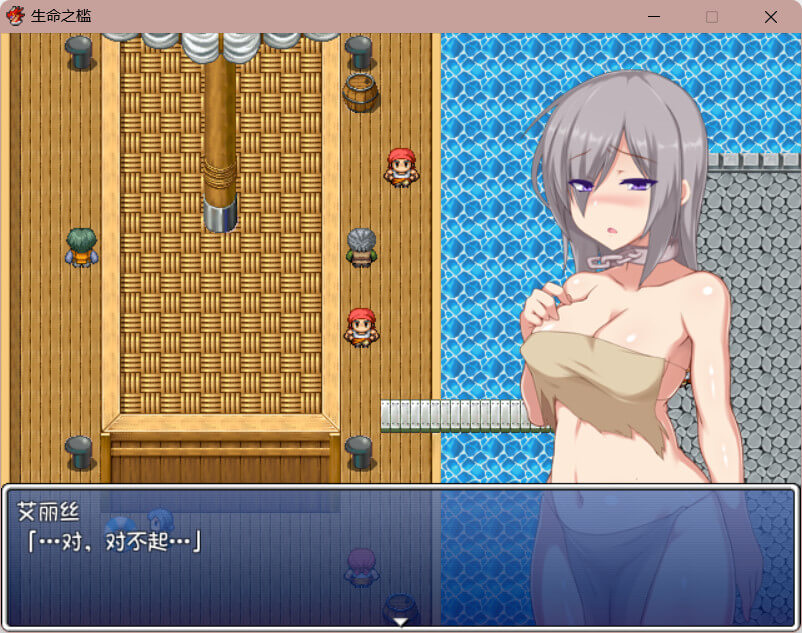Advance dialogue with the continue arrow

400,621
